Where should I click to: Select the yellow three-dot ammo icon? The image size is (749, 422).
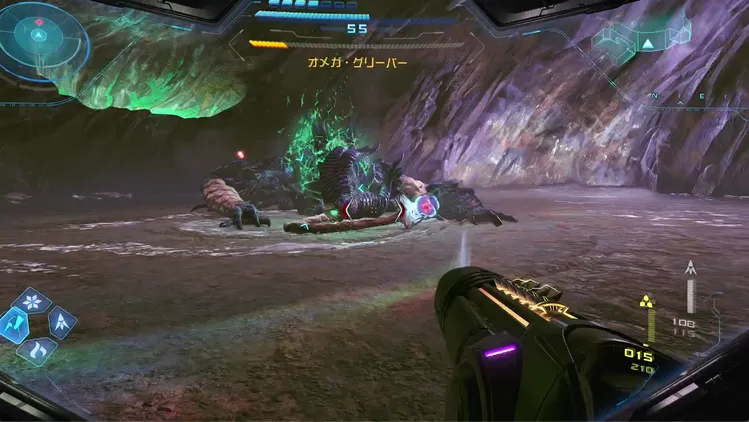[647, 301]
